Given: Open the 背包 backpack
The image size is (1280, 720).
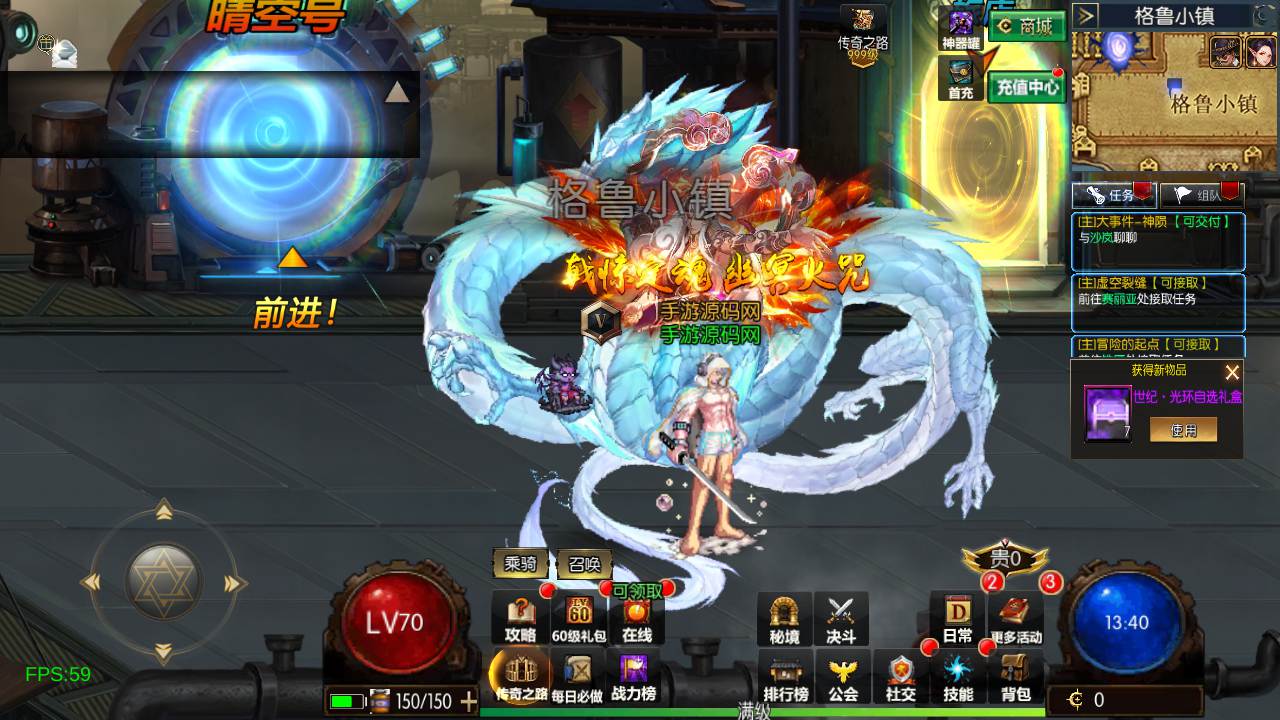Looking at the screenshot, I should point(1016,677).
